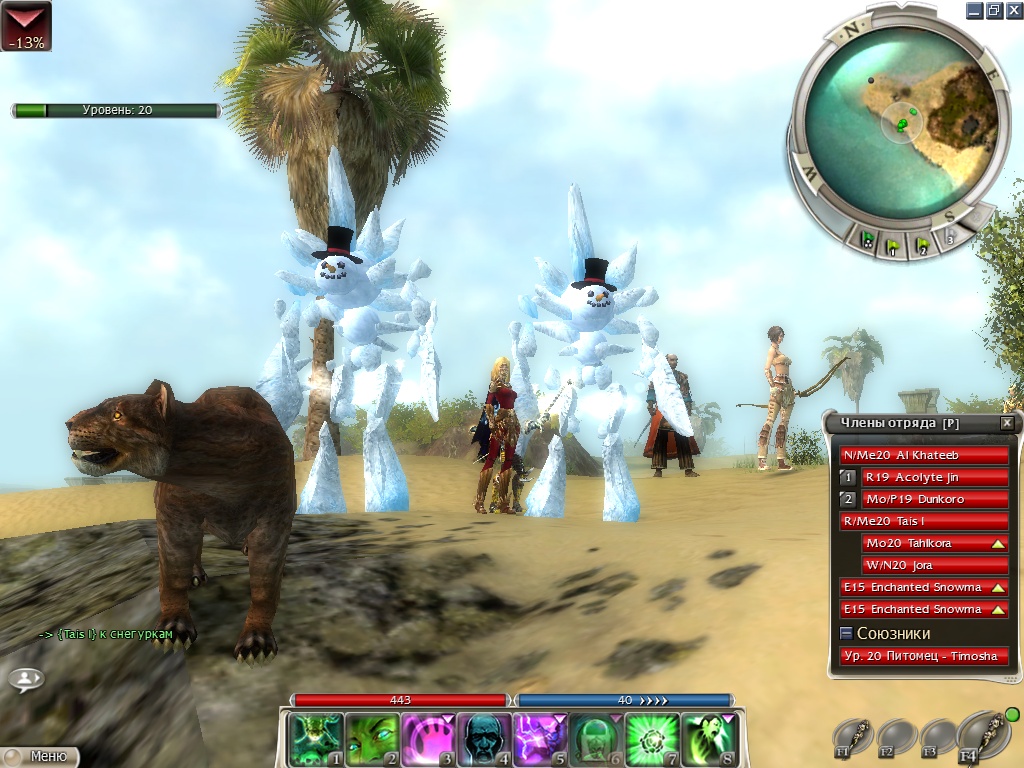The height and width of the screenshot is (768, 1024).
Task: Close the party members panel
Action: 1006,423
